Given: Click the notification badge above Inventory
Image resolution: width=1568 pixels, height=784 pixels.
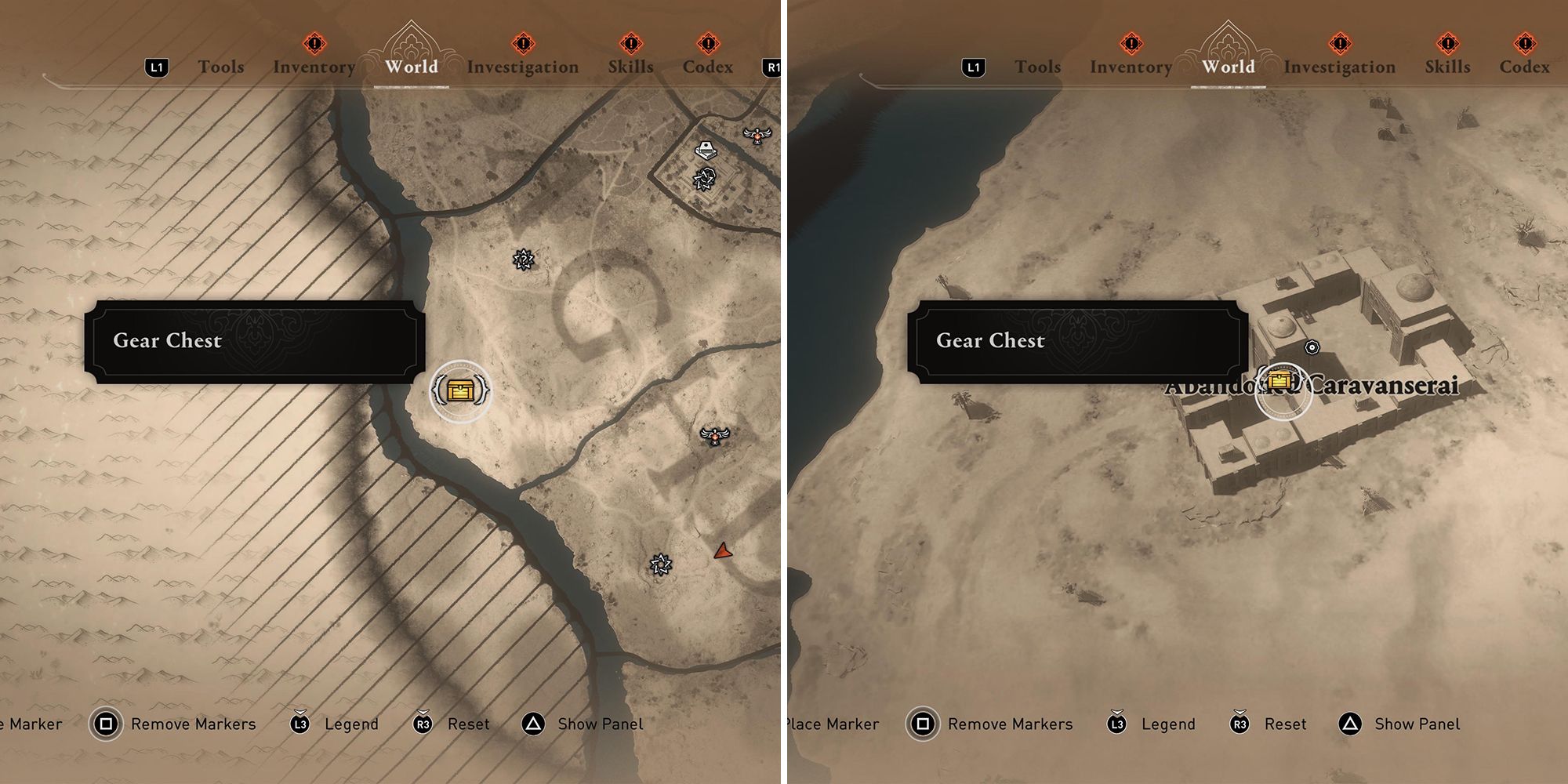Looking at the screenshot, I should coord(314,45).
